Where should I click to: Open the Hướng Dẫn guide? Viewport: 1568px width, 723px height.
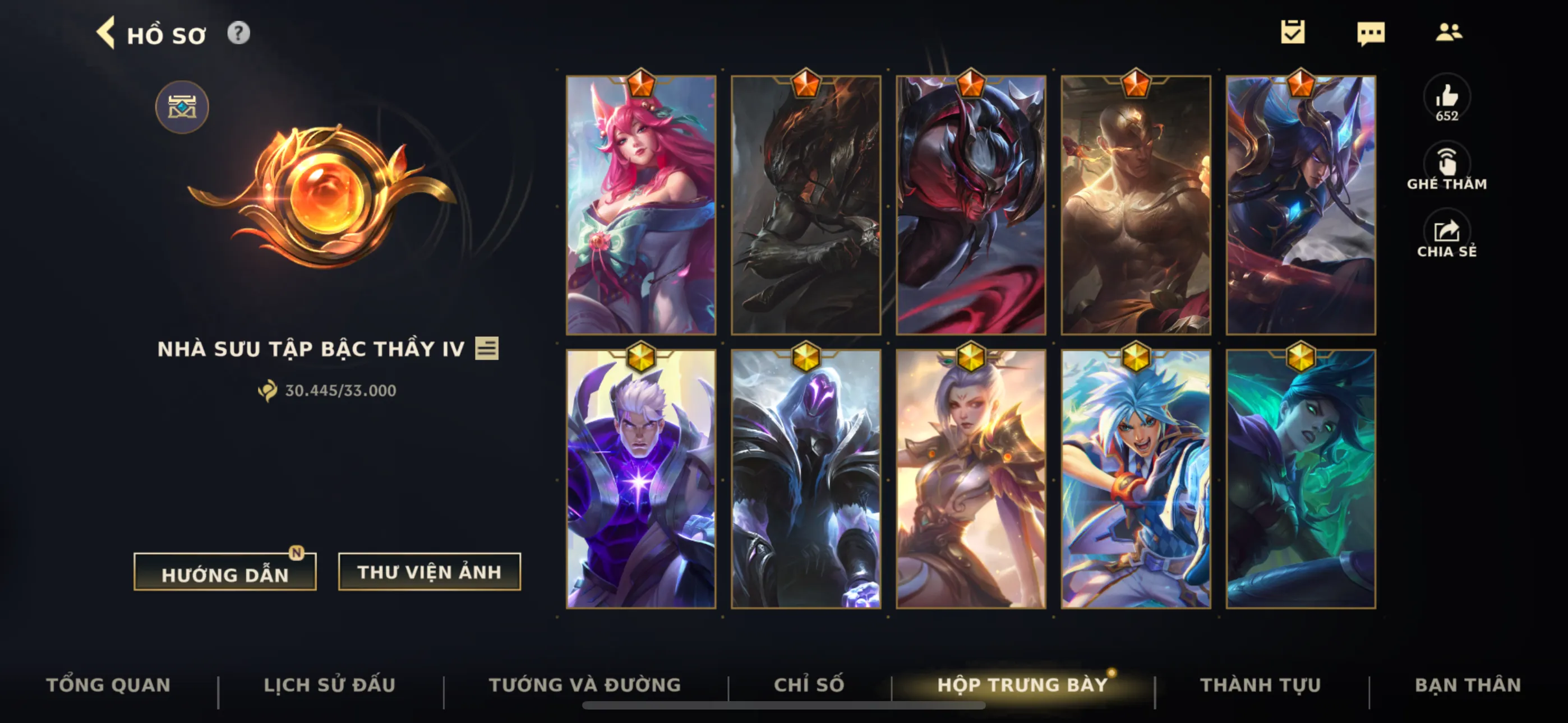[x=225, y=573]
